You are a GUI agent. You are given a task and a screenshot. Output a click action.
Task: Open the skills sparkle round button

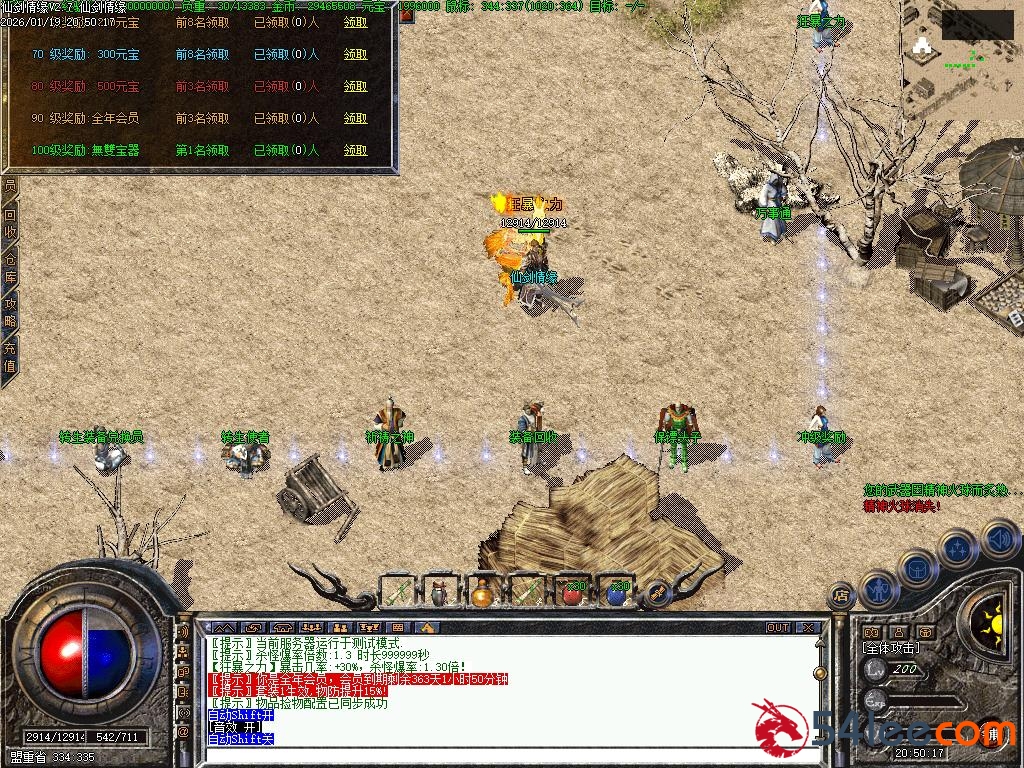tap(958, 549)
